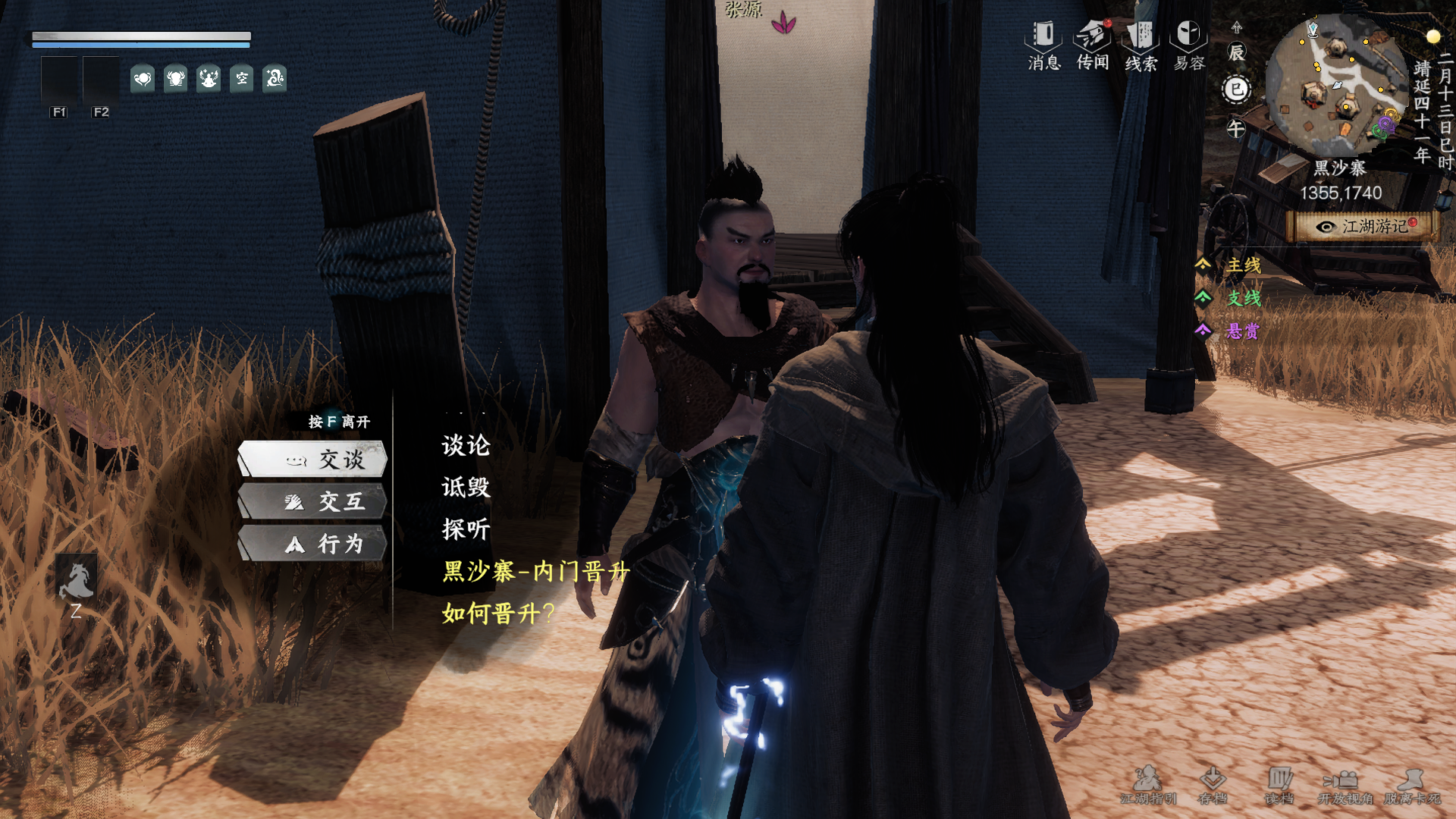Ask 如何晋升? dialogue option
This screenshot has width=1456, height=819.
pos(498,613)
